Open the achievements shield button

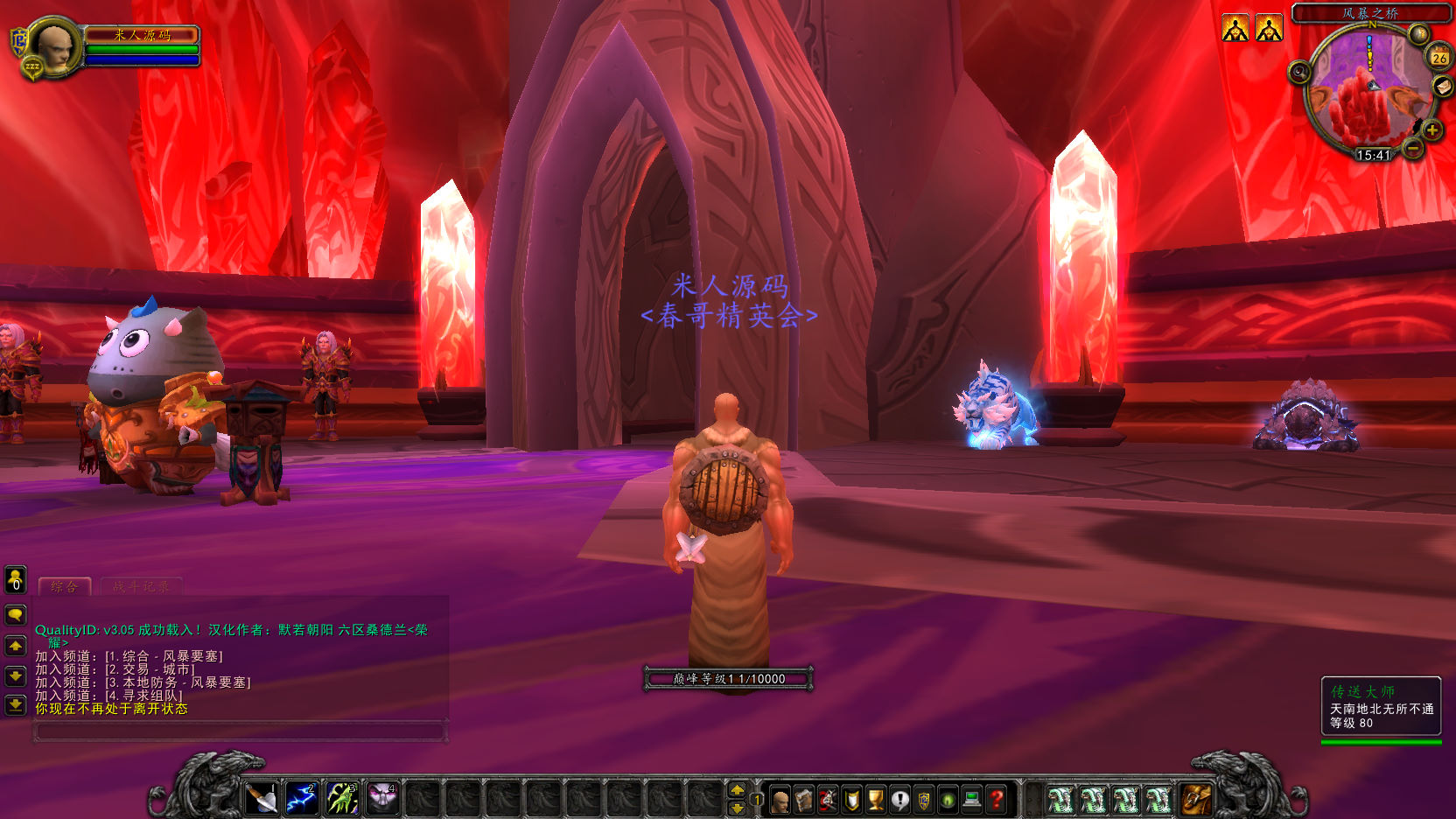tap(851, 800)
